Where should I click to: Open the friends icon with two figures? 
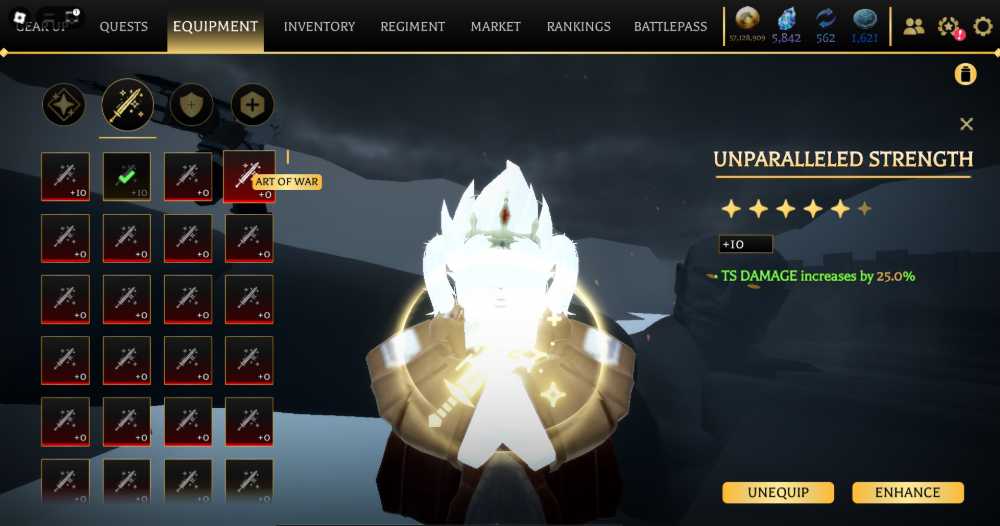point(914,27)
